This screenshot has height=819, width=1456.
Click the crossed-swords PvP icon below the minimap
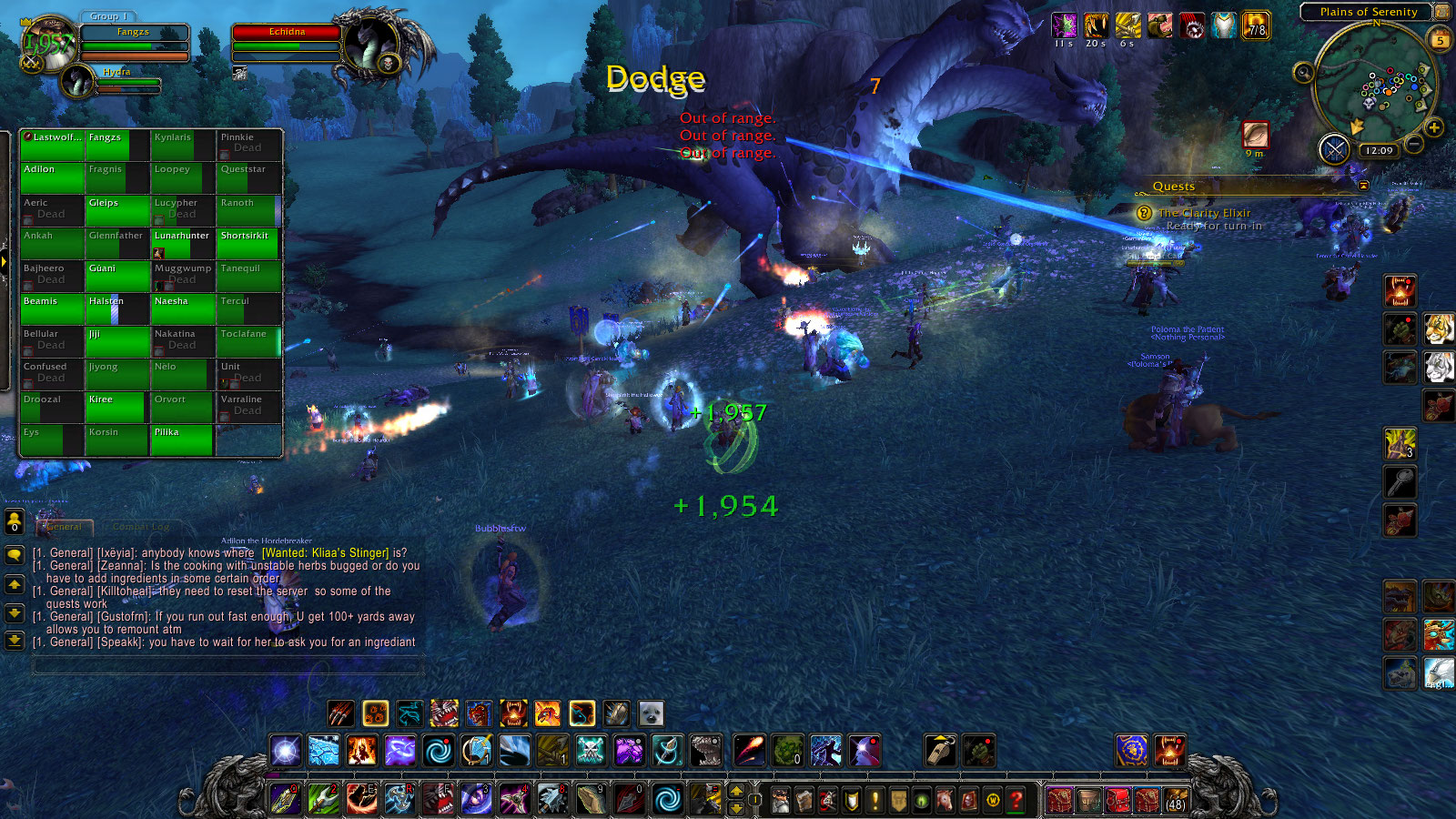(1334, 149)
